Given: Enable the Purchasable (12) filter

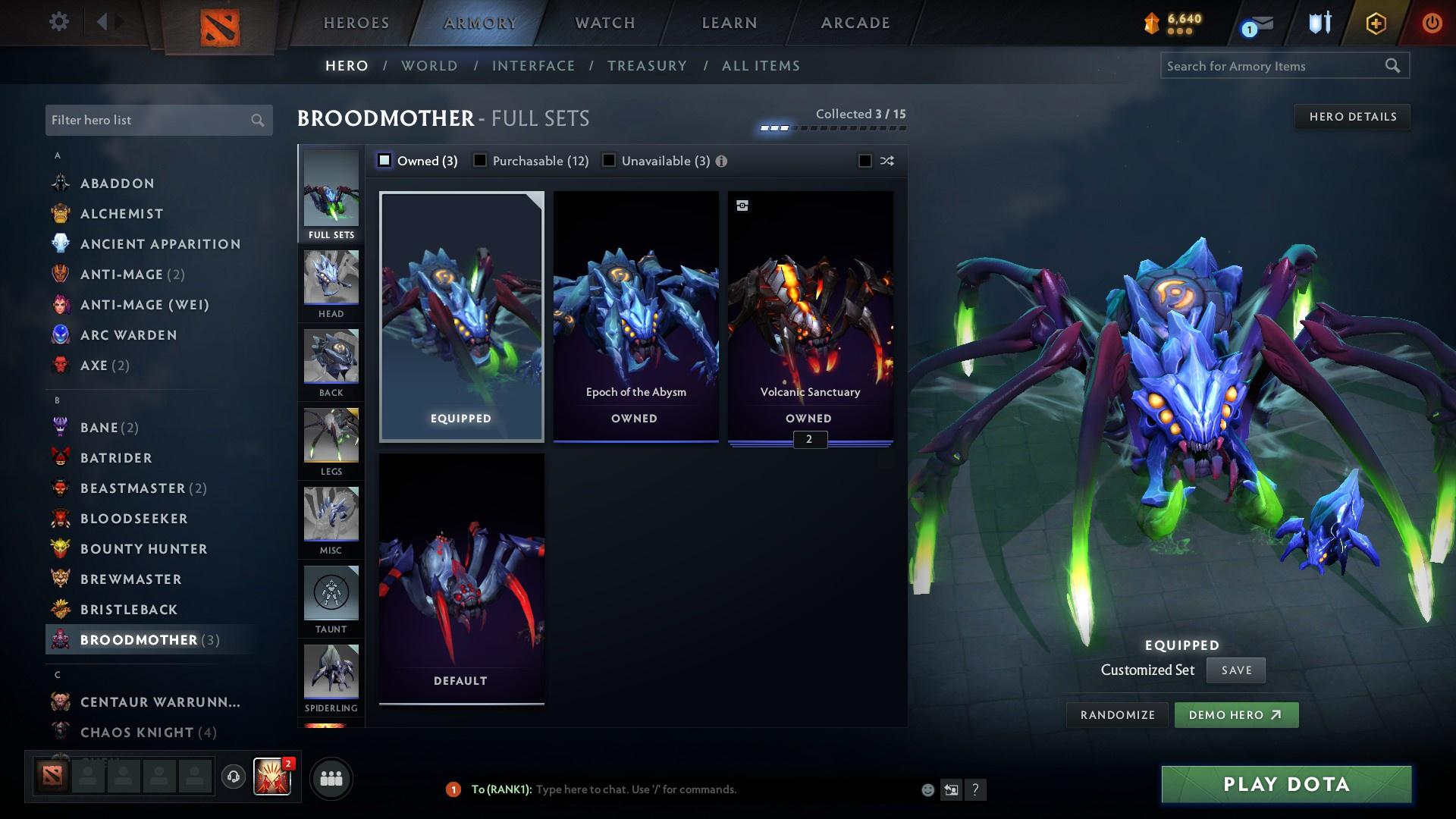Looking at the screenshot, I should tap(480, 160).
